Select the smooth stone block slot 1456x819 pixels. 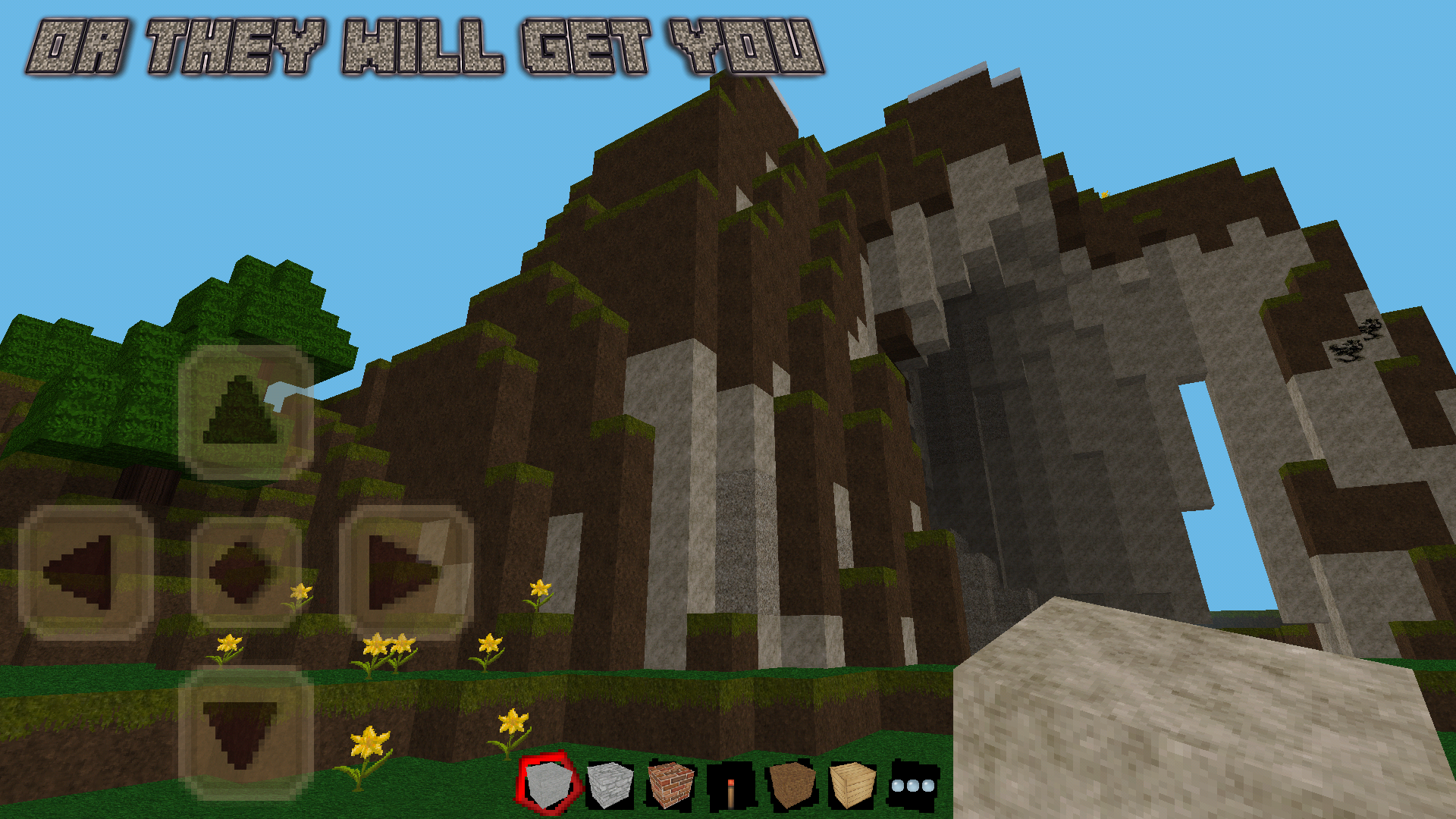click(x=548, y=784)
